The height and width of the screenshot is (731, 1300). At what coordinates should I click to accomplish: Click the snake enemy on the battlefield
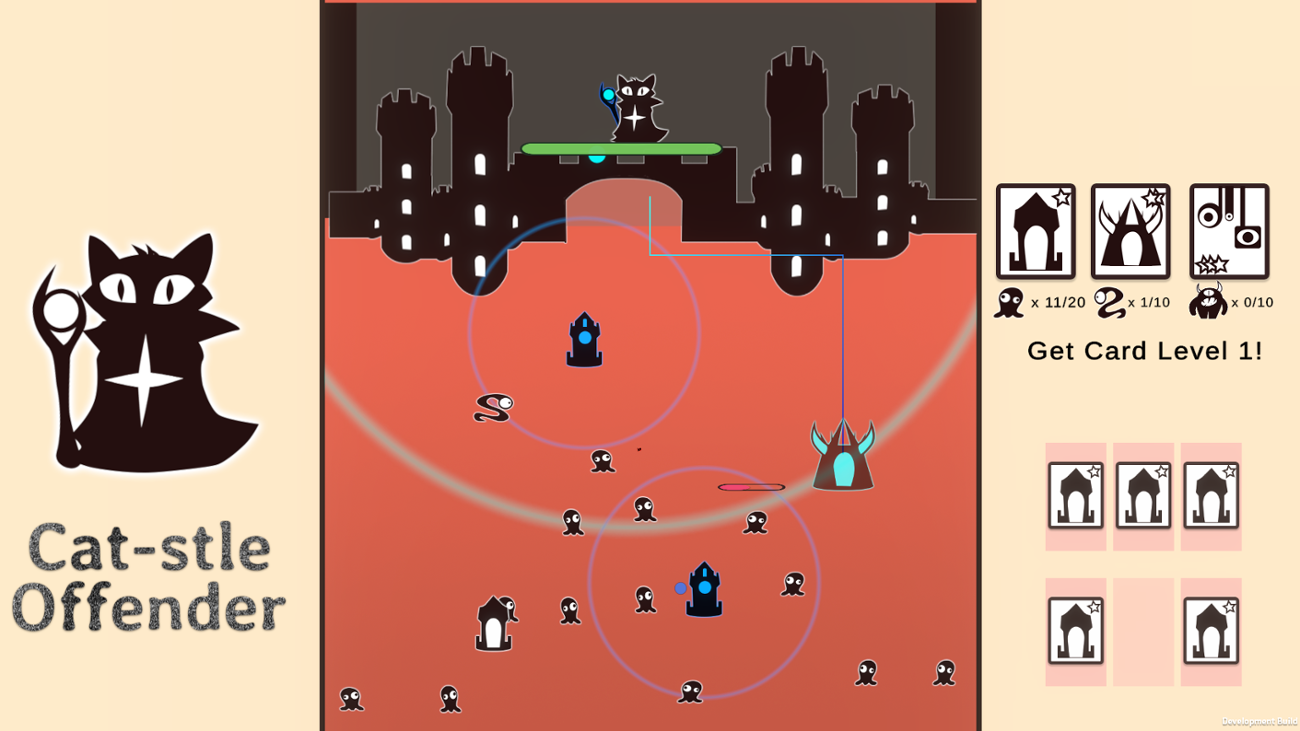pyautogui.click(x=492, y=407)
